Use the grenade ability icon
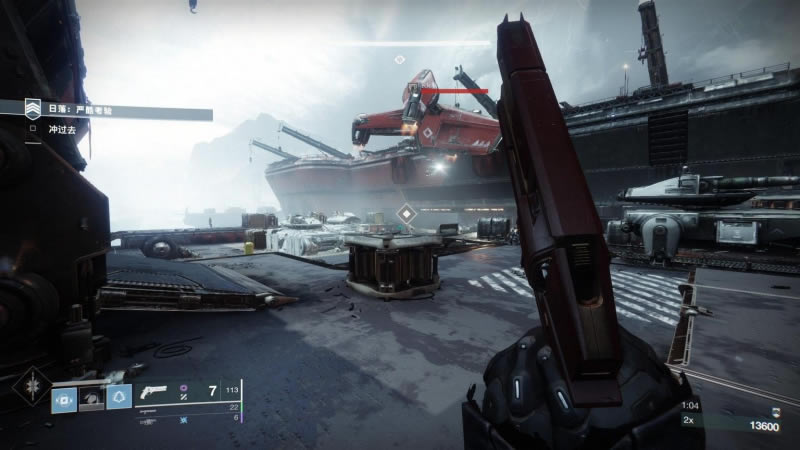This screenshot has width=800, height=450. 65,398
